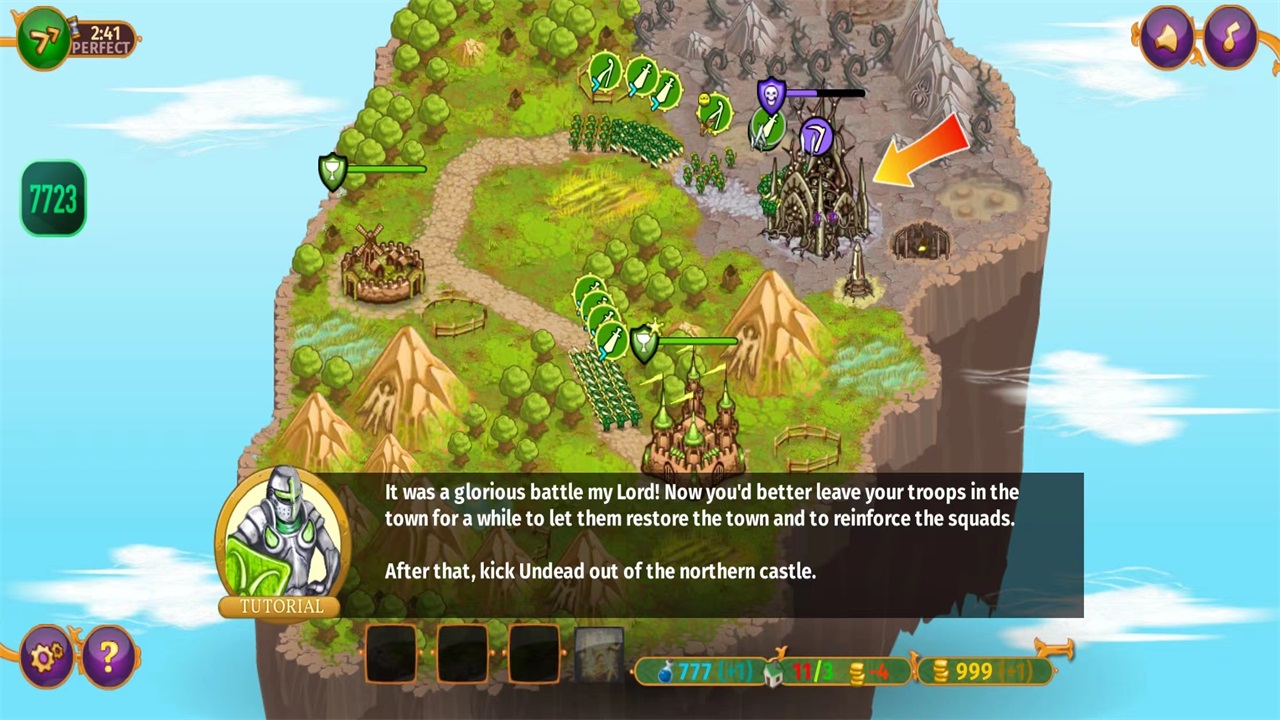Open the gear settings menu
This screenshot has width=1280, height=720.
[x=46, y=656]
